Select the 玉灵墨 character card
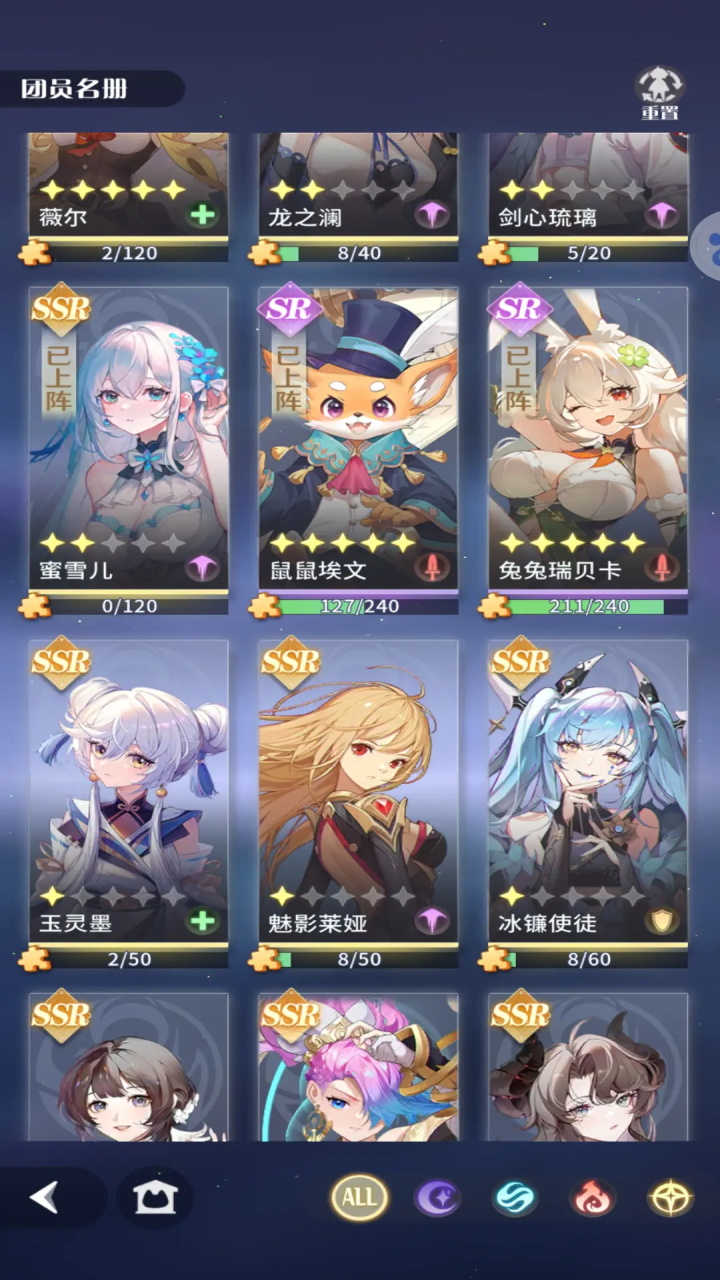 click(128, 790)
